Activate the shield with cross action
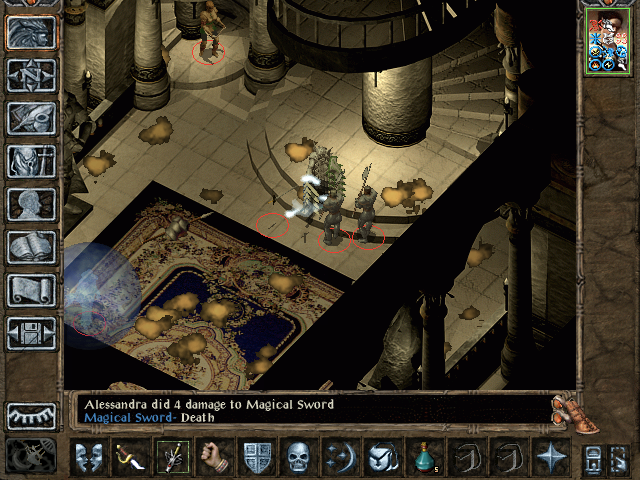The width and height of the screenshot is (640, 480). coord(258,458)
